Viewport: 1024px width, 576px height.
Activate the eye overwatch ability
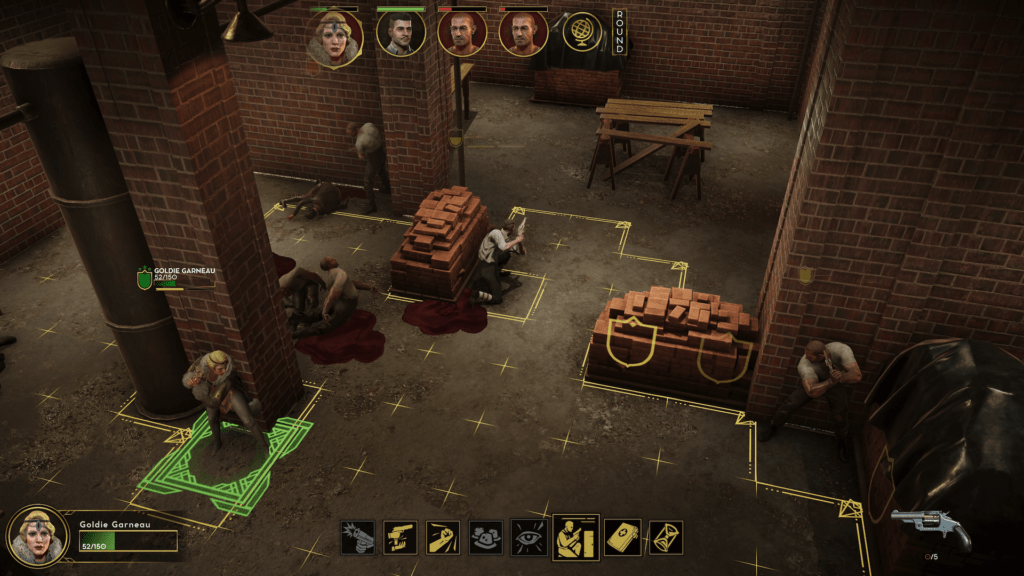[528, 537]
